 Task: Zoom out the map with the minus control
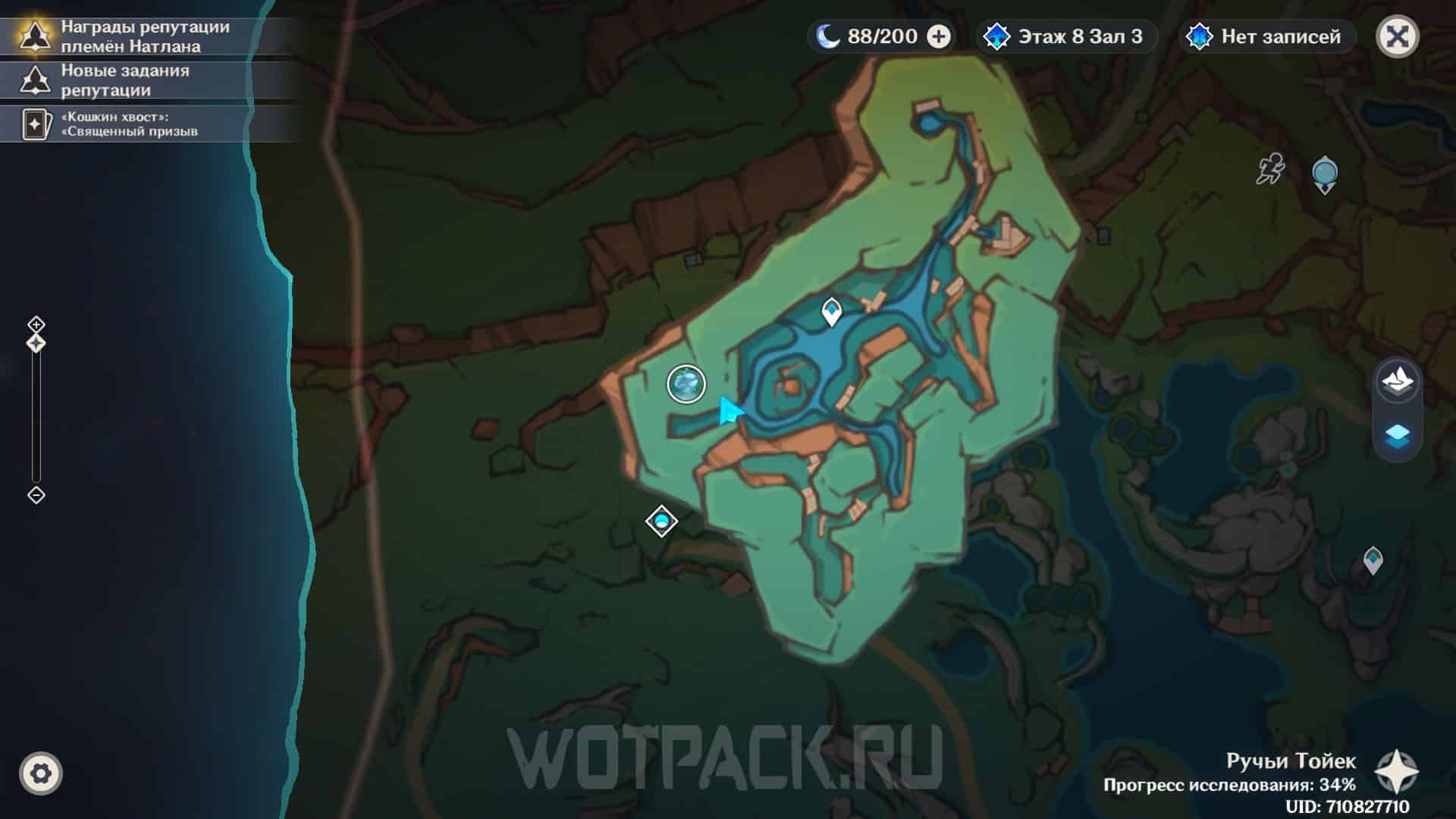(36, 495)
